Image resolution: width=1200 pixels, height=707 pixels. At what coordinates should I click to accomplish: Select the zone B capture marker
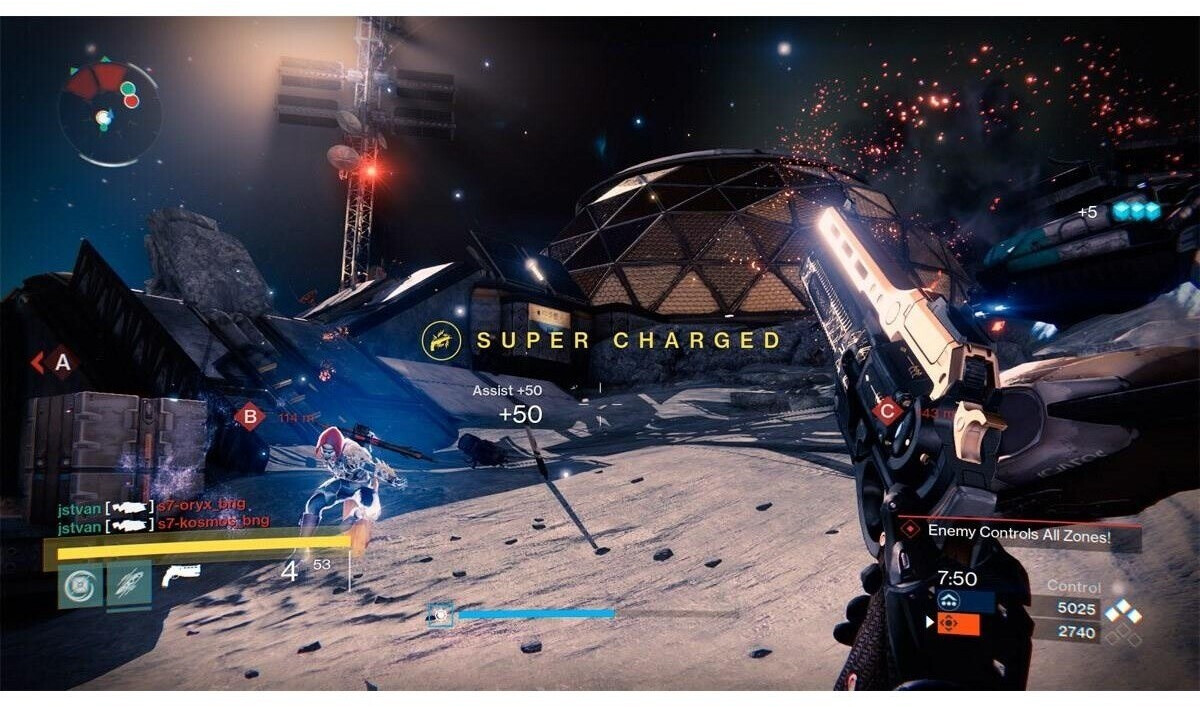(x=248, y=416)
